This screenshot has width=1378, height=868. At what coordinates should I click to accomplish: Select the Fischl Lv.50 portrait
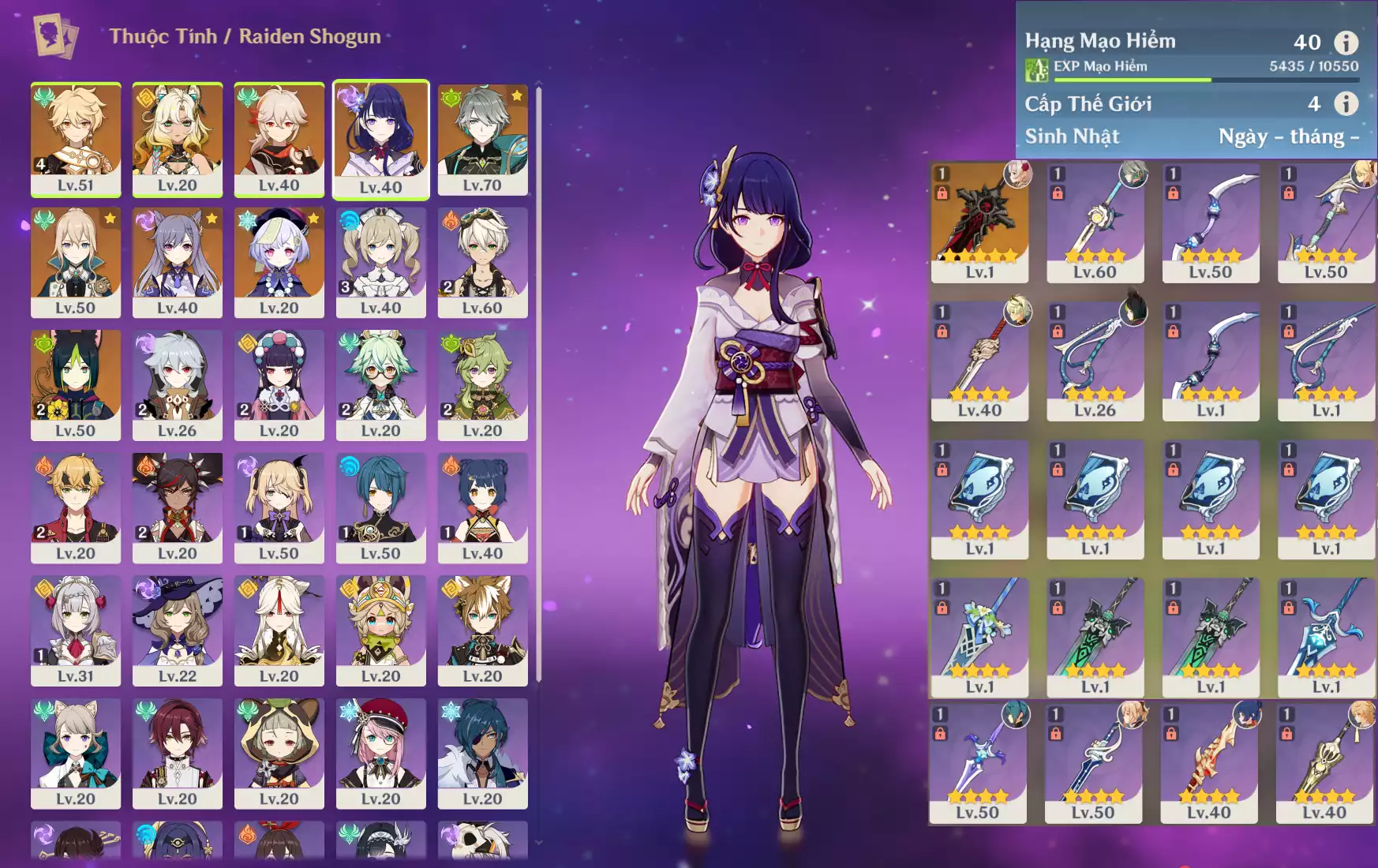click(x=279, y=507)
